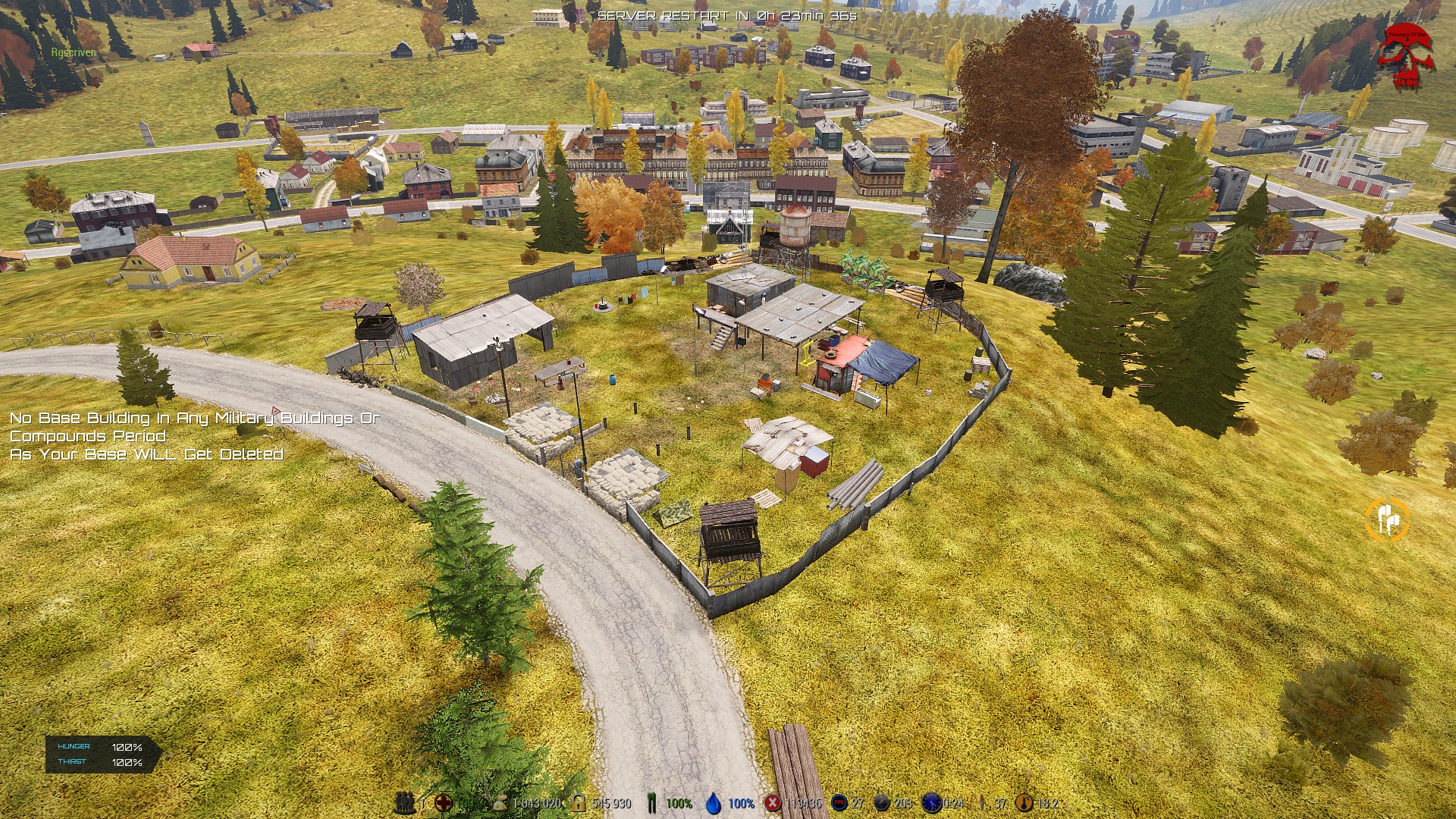
Task: Click the THIRST label in the stats panel
Action: click(x=72, y=762)
